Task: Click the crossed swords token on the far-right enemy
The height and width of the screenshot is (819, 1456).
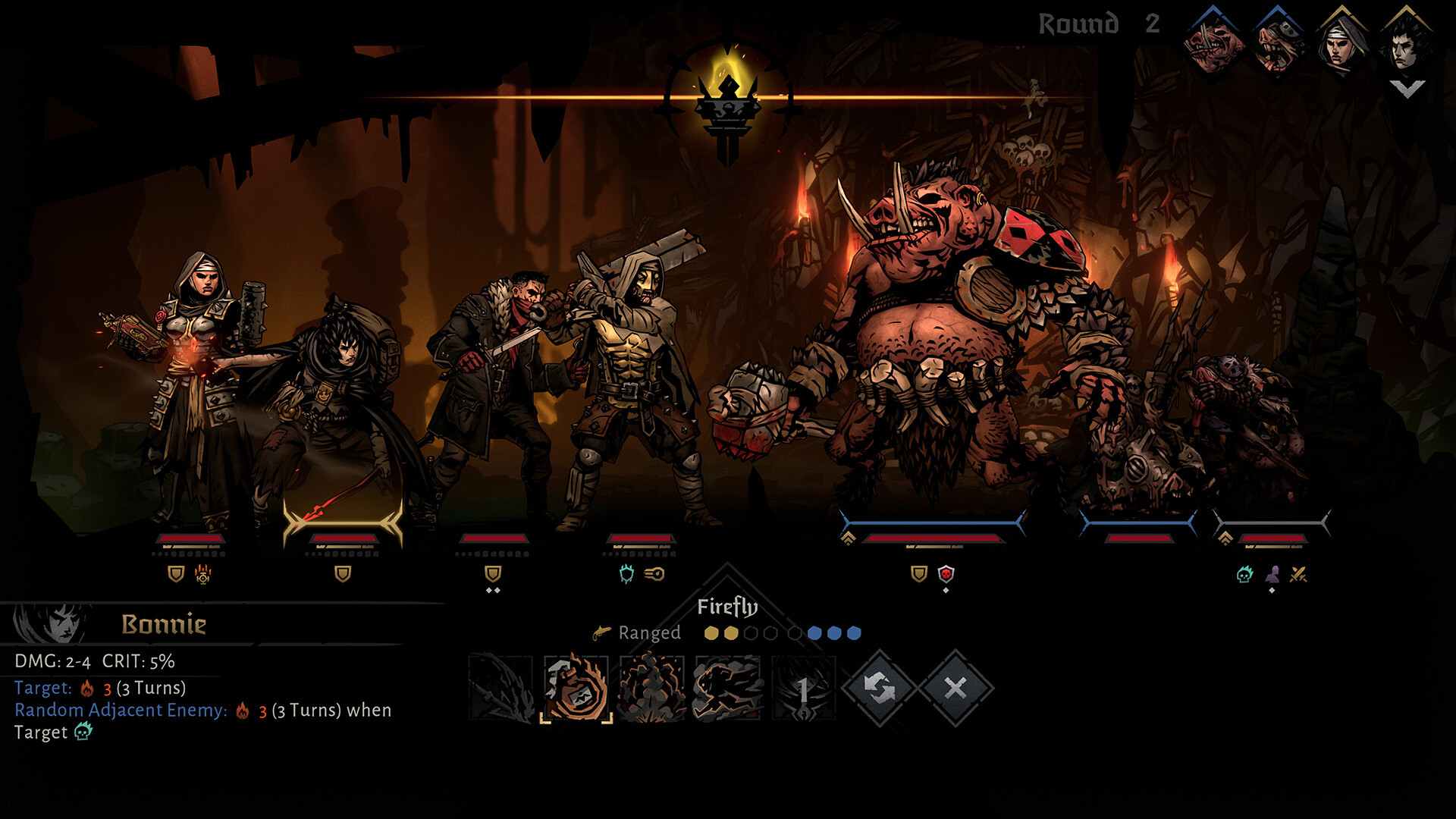Action: (x=1298, y=575)
